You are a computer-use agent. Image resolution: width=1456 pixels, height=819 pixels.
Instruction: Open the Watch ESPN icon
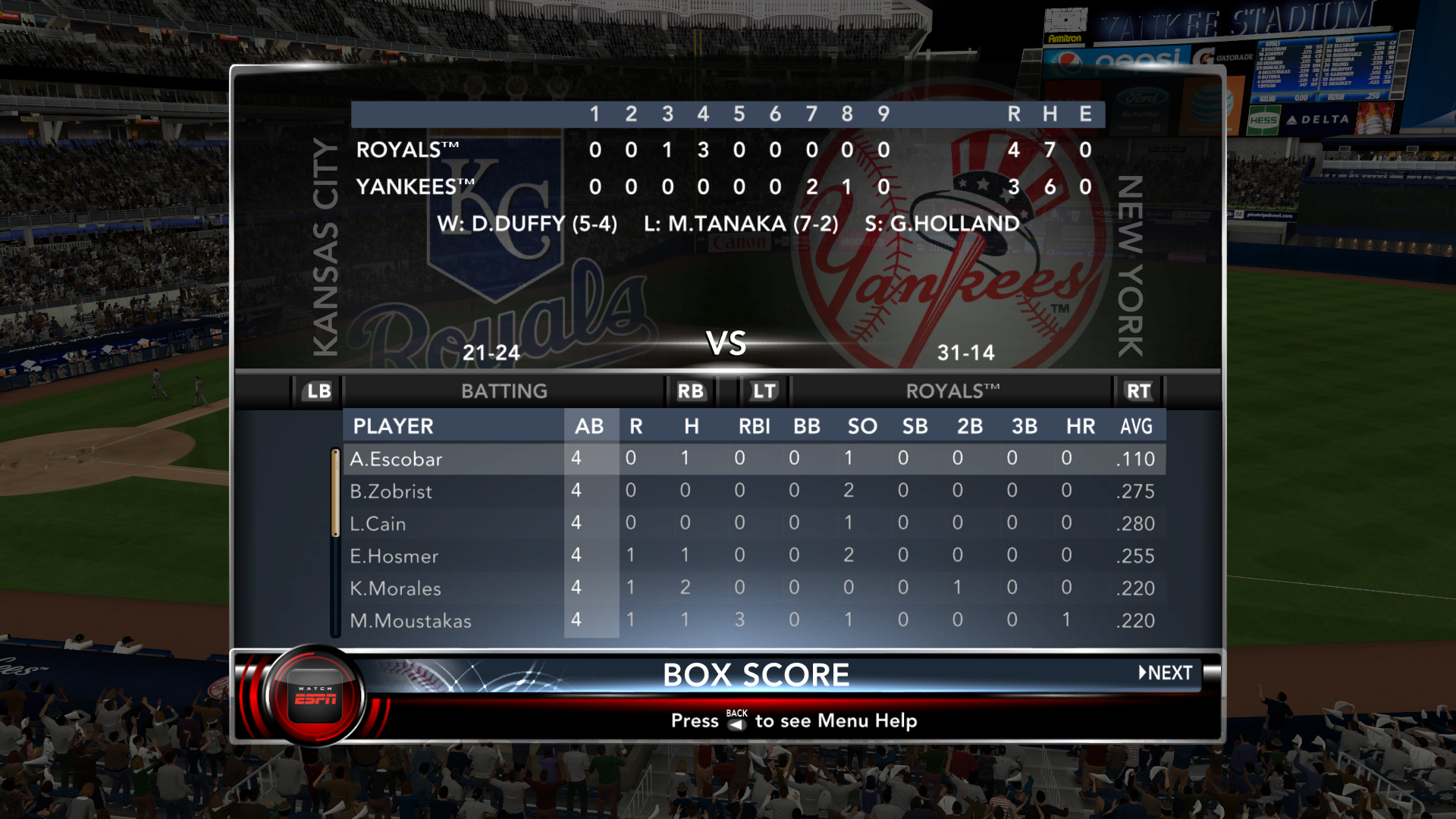(315, 696)
